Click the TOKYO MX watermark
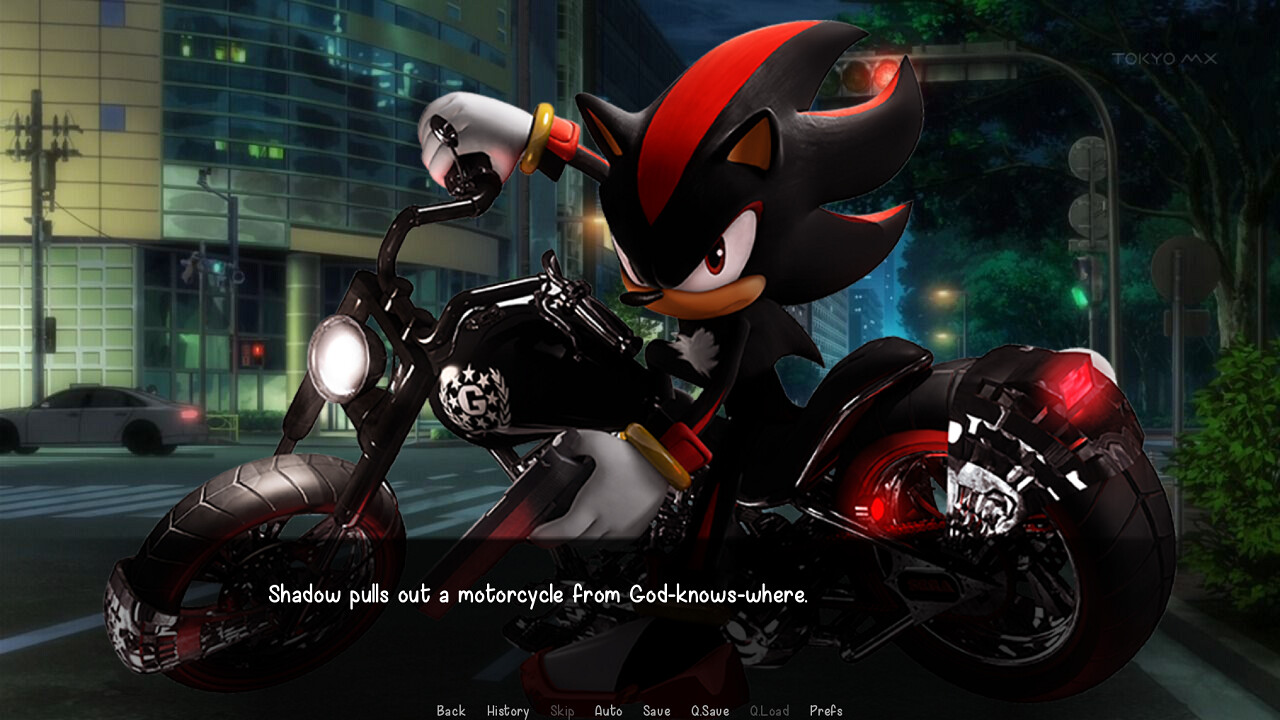 point(1163,58)
